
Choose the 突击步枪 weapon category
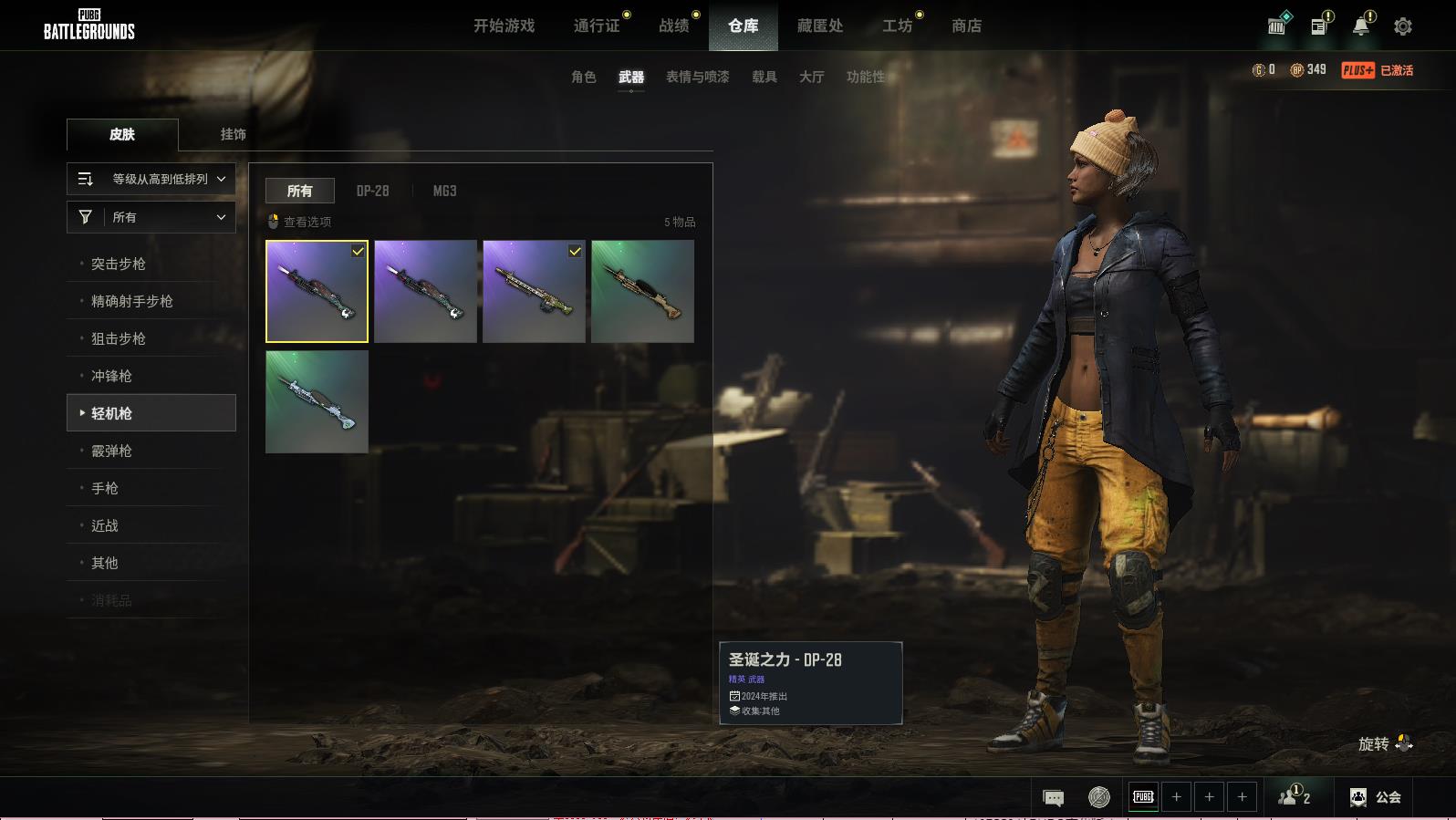[x=119, y=264]
